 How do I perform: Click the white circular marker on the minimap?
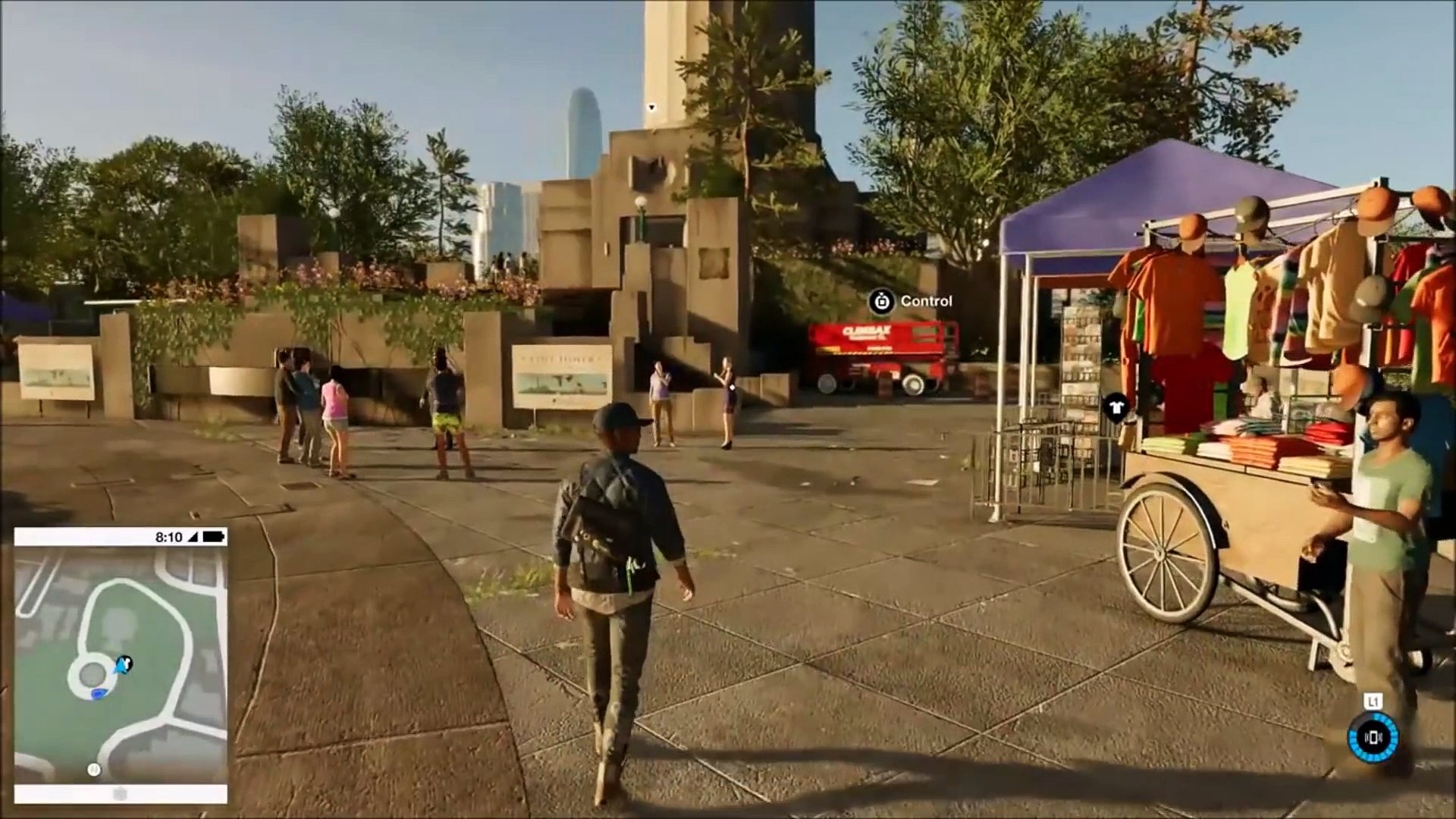pyautogui.click(x=94, y=769)
